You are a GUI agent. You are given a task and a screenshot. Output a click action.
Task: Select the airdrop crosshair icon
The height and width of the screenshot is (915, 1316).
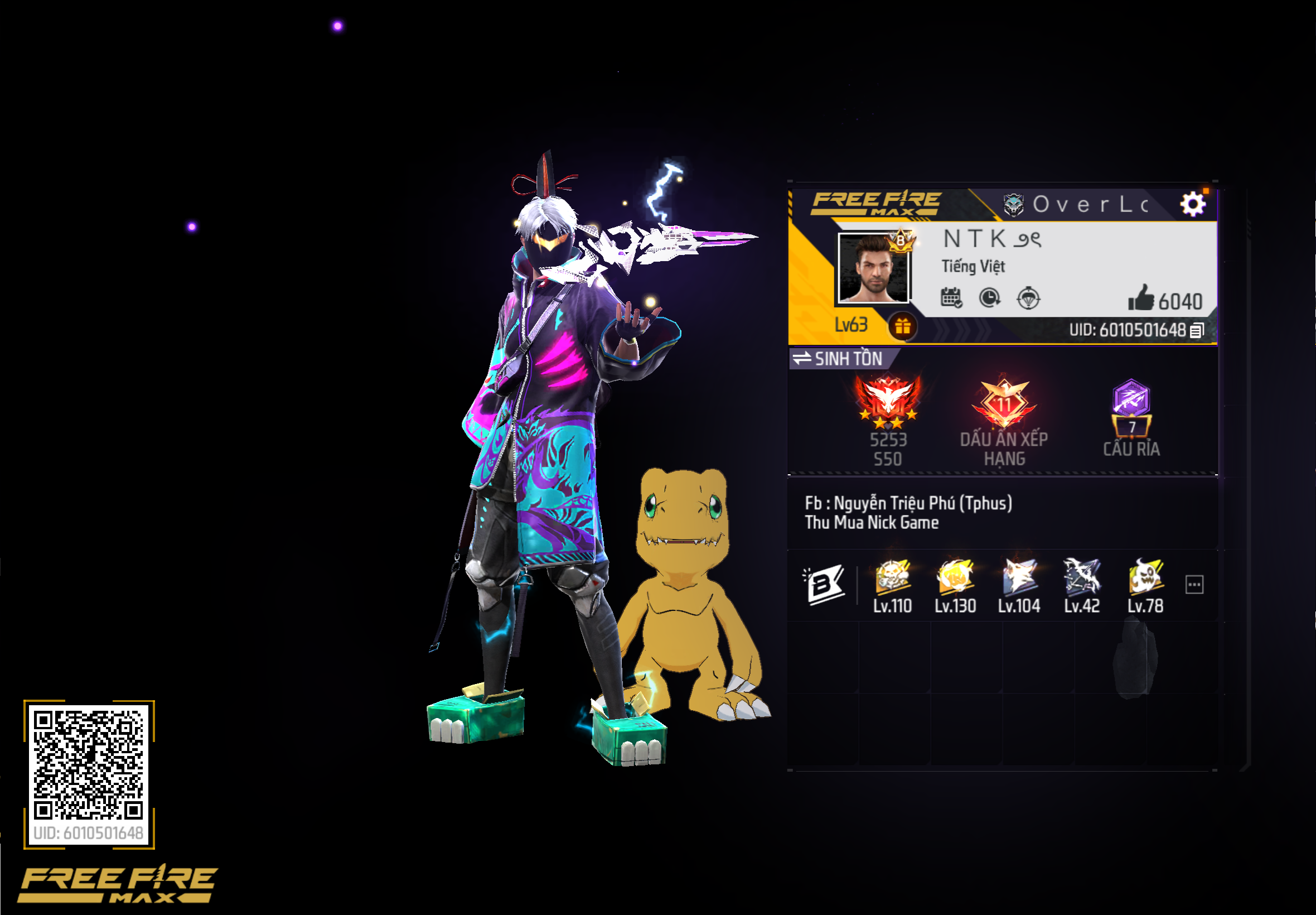click(x=1028, y=297)
